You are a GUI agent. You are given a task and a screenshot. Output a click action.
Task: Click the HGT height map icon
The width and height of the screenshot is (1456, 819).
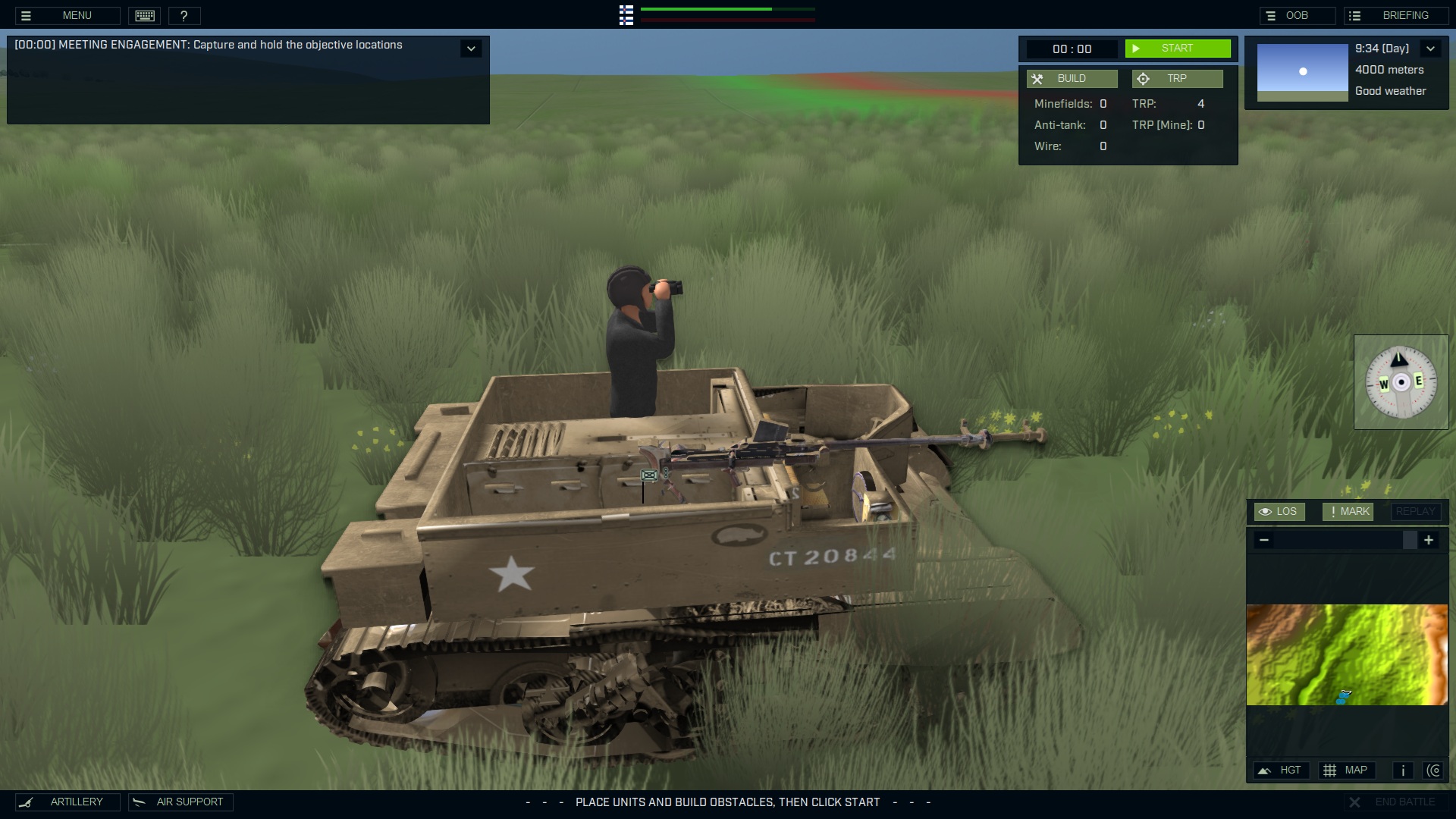click(x=1282, y=770)
